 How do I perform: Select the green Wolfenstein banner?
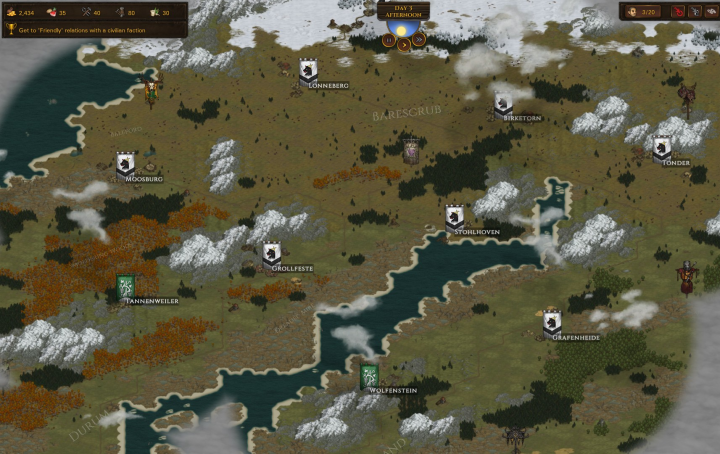click(370, 376)
